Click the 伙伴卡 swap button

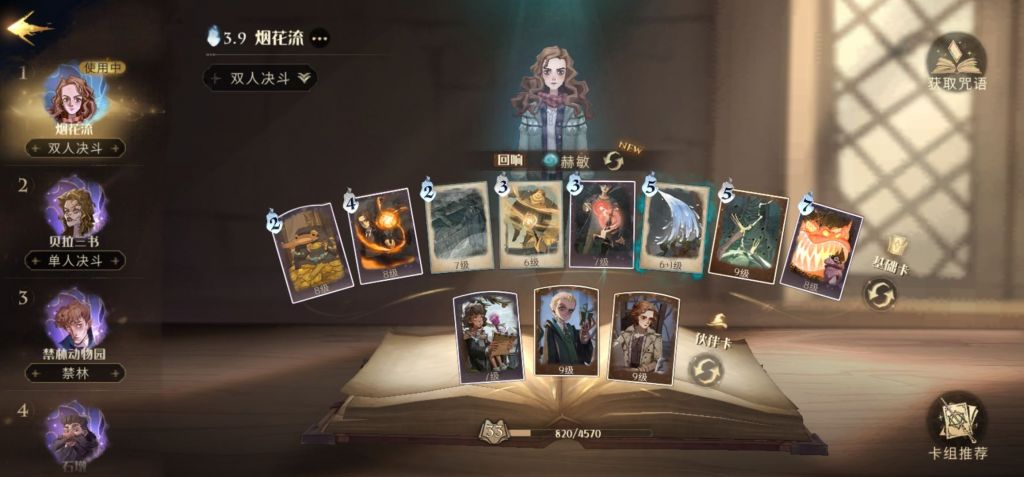click(706, 371)
